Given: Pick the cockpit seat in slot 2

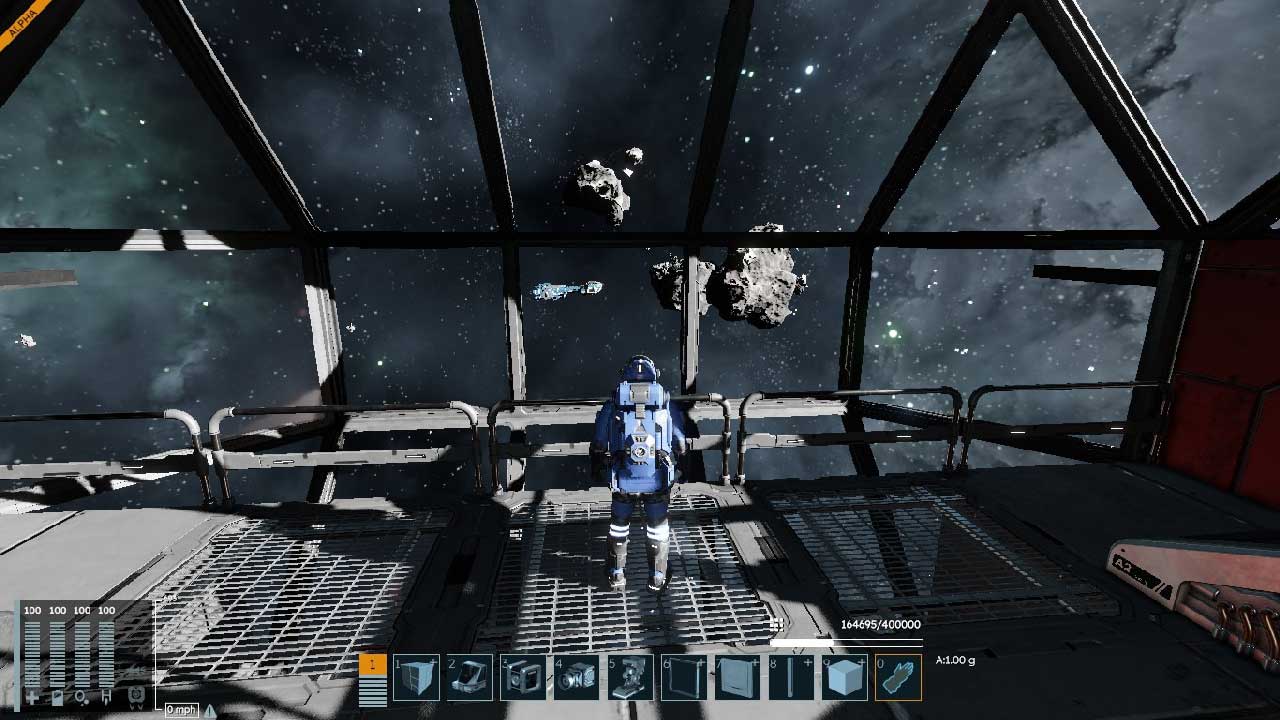Looking at the screenshot, I should click(470, 677).
